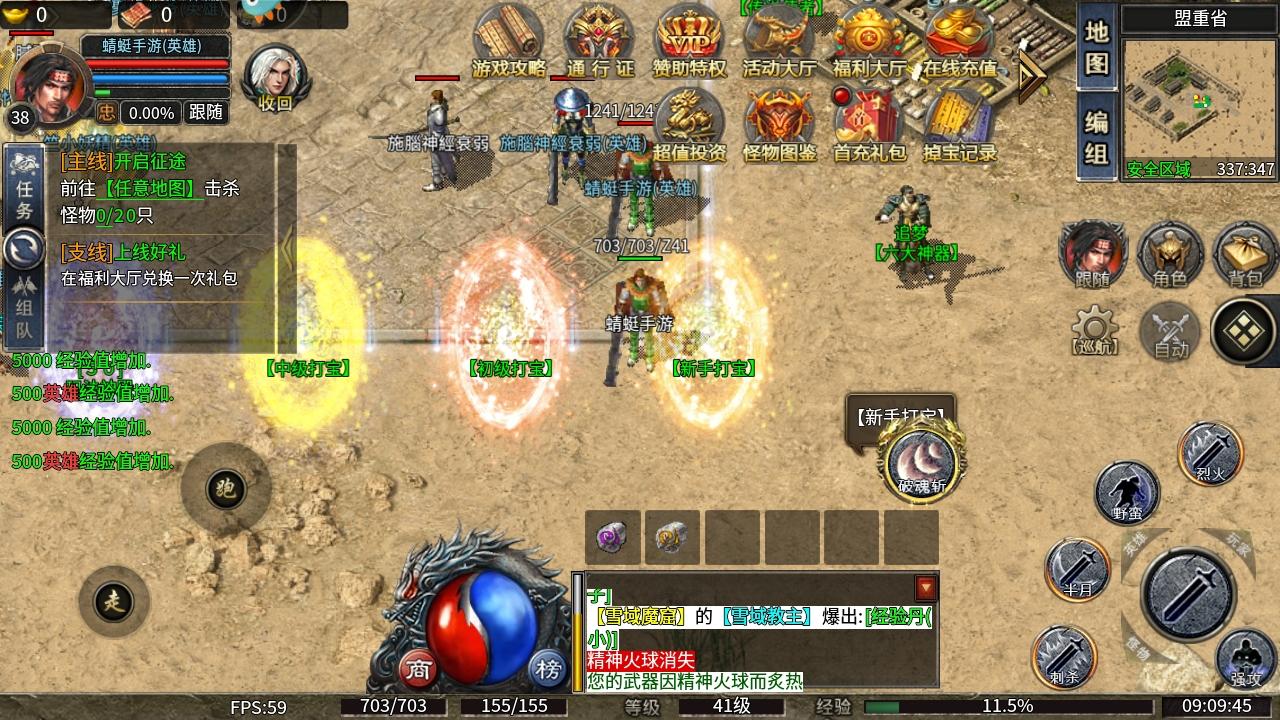Use the 半月 half-moon skill

point(1077,570)
